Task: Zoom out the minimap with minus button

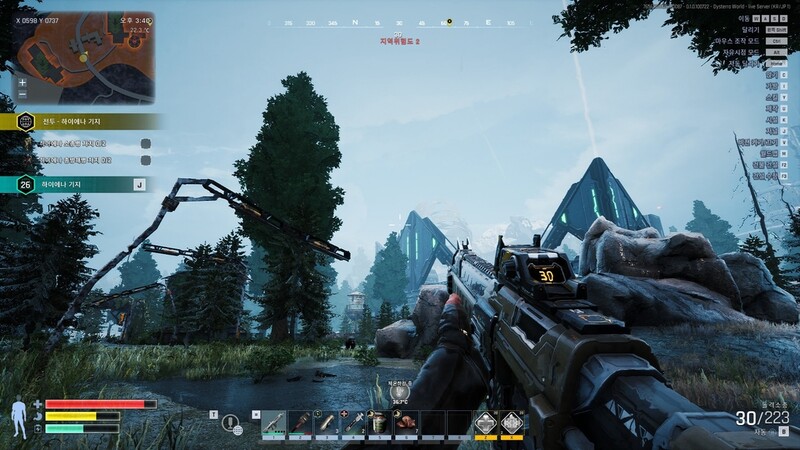Action: point(22,94)
